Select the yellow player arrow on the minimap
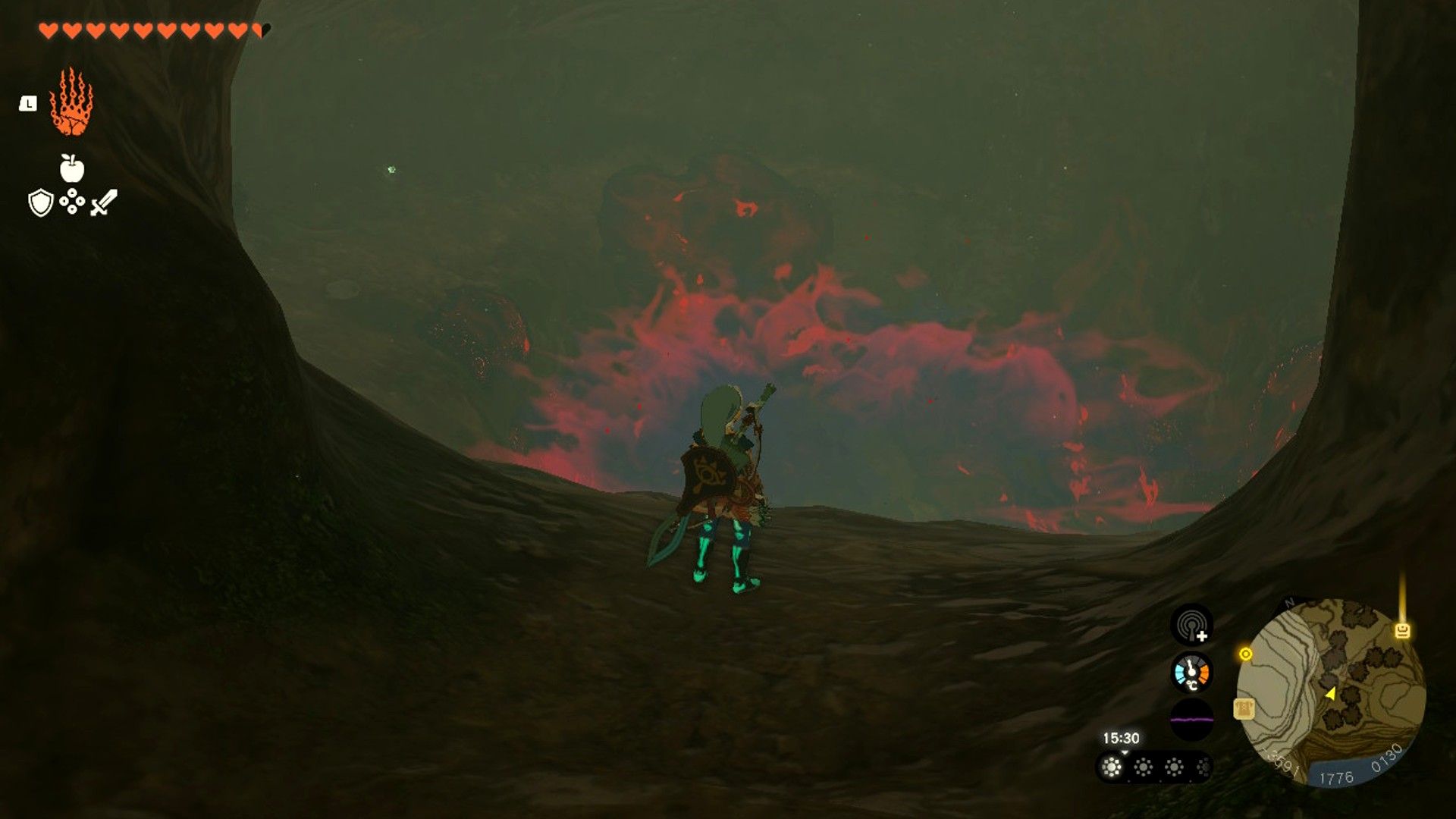This screenshot has width=1456, height=819. point(1332,695)
